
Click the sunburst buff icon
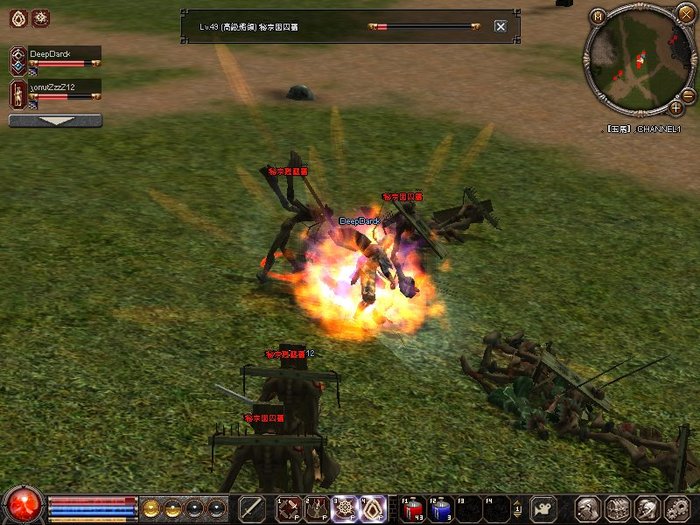[40, 17]
